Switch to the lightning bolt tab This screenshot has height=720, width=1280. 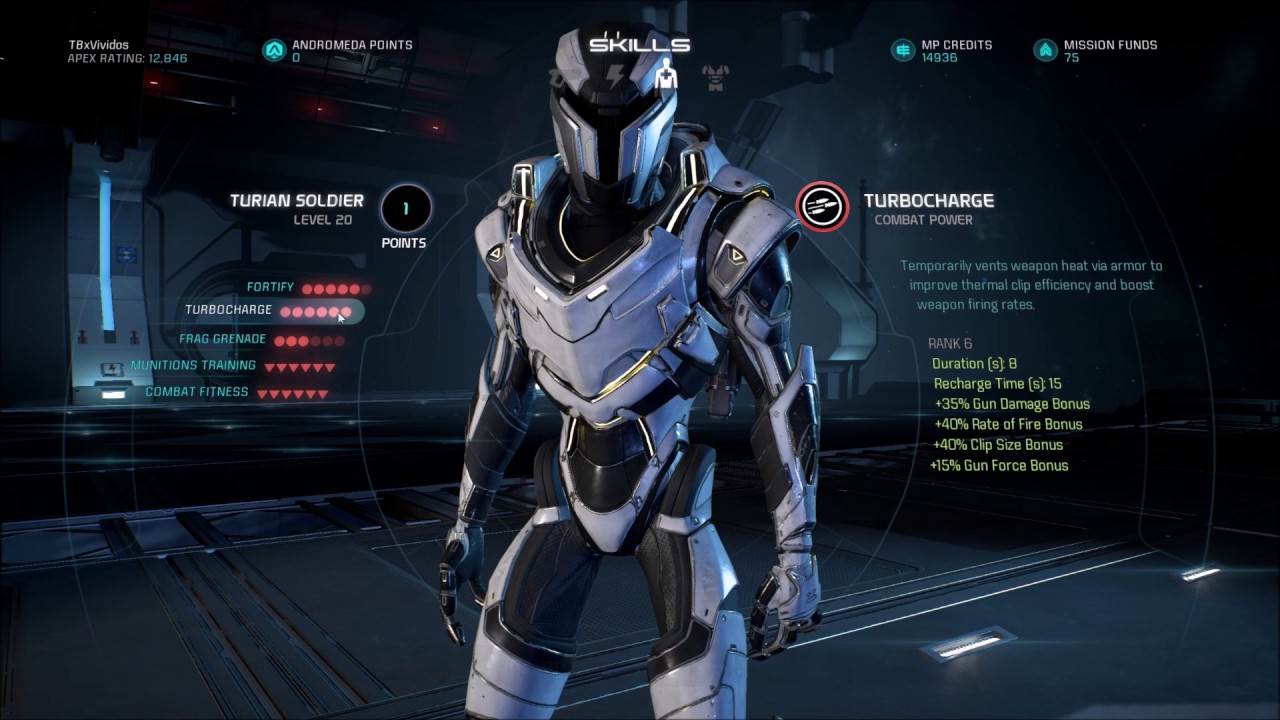[x=616, y=76]
